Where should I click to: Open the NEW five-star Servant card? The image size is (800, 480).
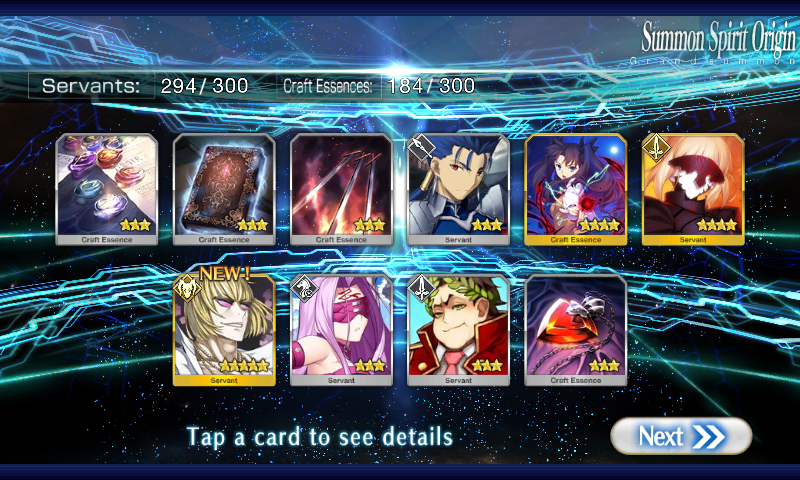(x=224, y=330)
